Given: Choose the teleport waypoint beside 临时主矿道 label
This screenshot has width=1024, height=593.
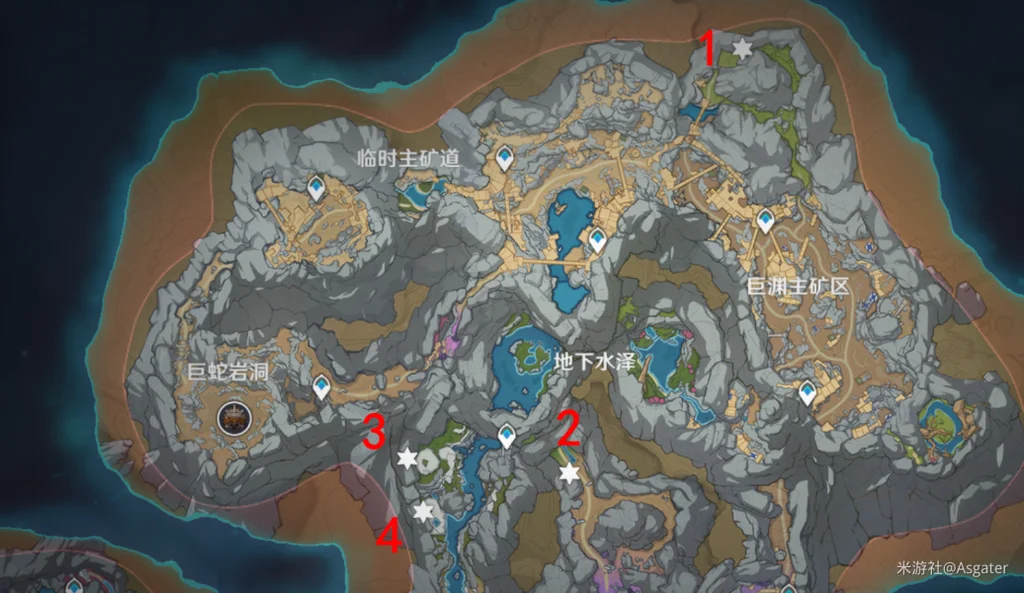Looking at the screenshot, I should click(505, 157).
